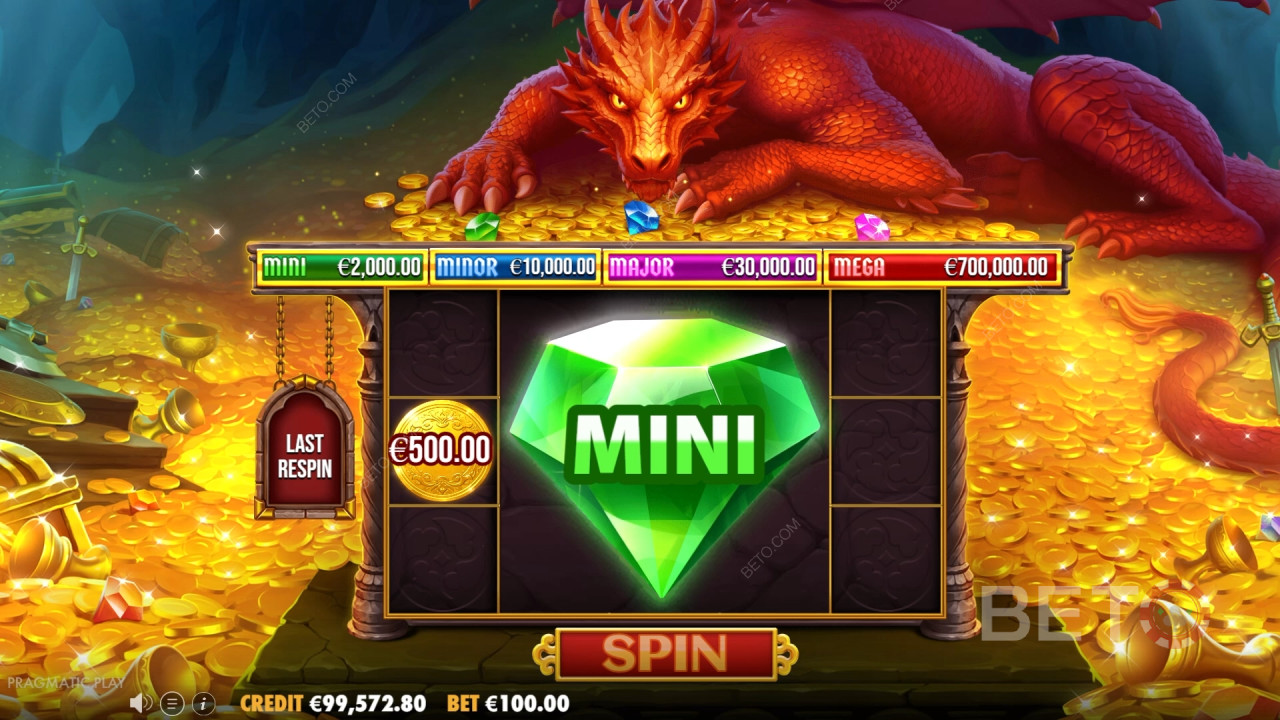The height and width of the screenshot is (720, 1280).
Task: Open the MINOR €10,000.00 jackpot panel
Action: (x=518, y=267)
